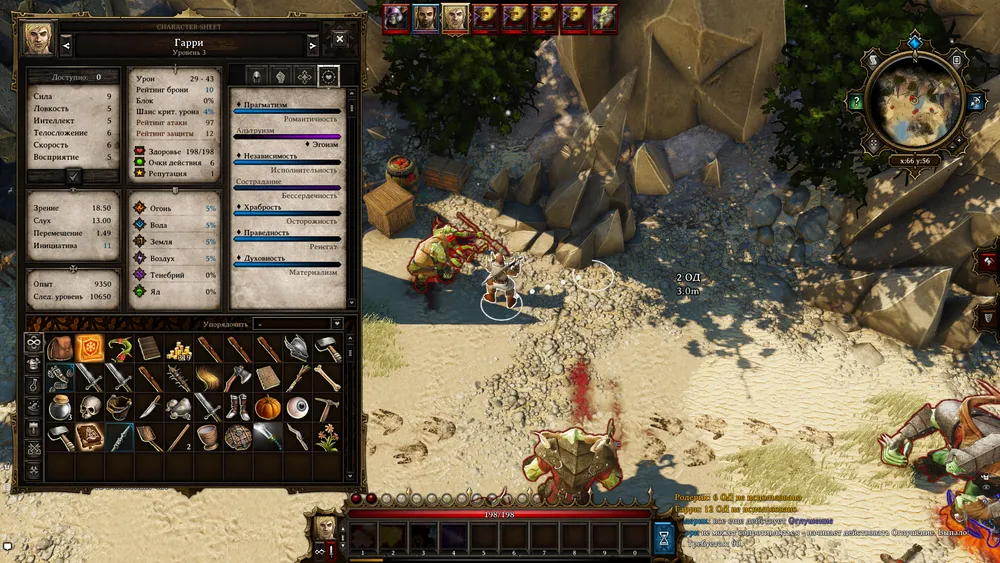Select the orange pumpkin item
The width and height of the screenshot is (1000, 563).
point(268,407)
